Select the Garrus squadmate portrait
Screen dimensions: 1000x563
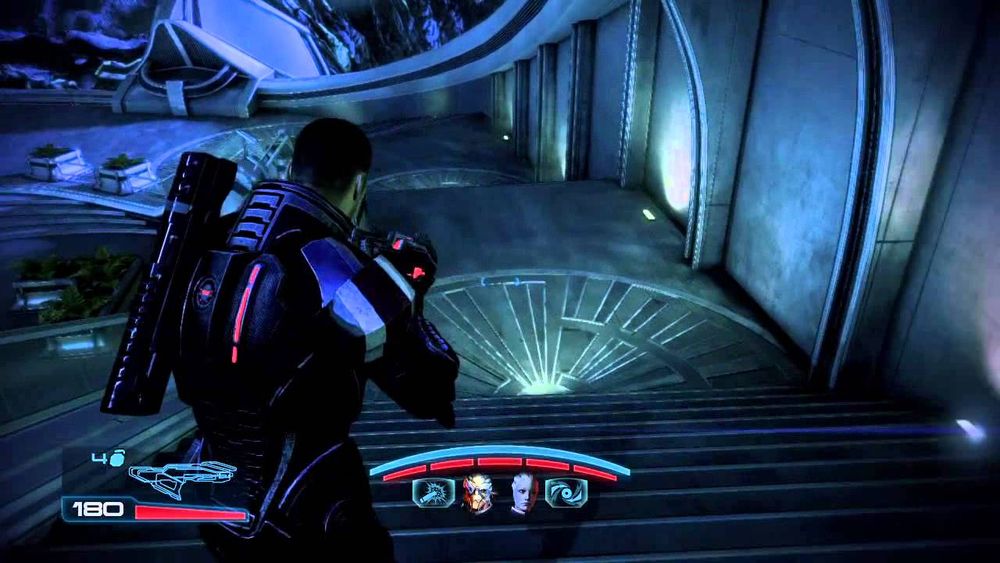click(475, 492)
